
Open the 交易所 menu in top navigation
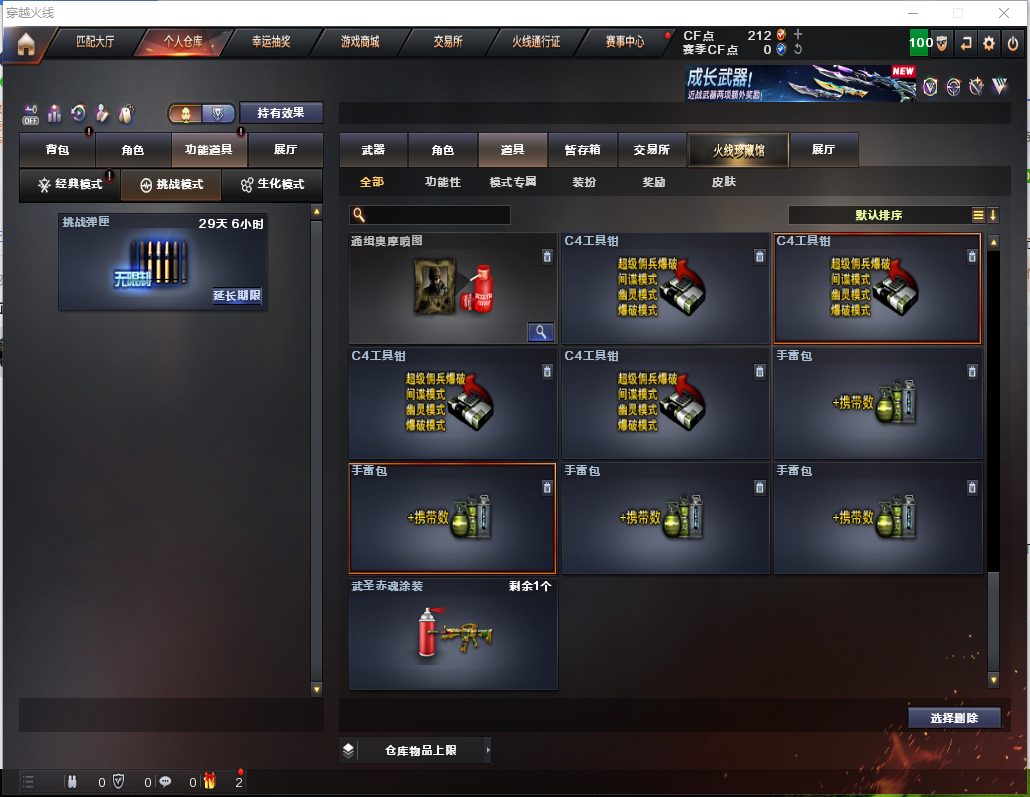tap(447, 42)
